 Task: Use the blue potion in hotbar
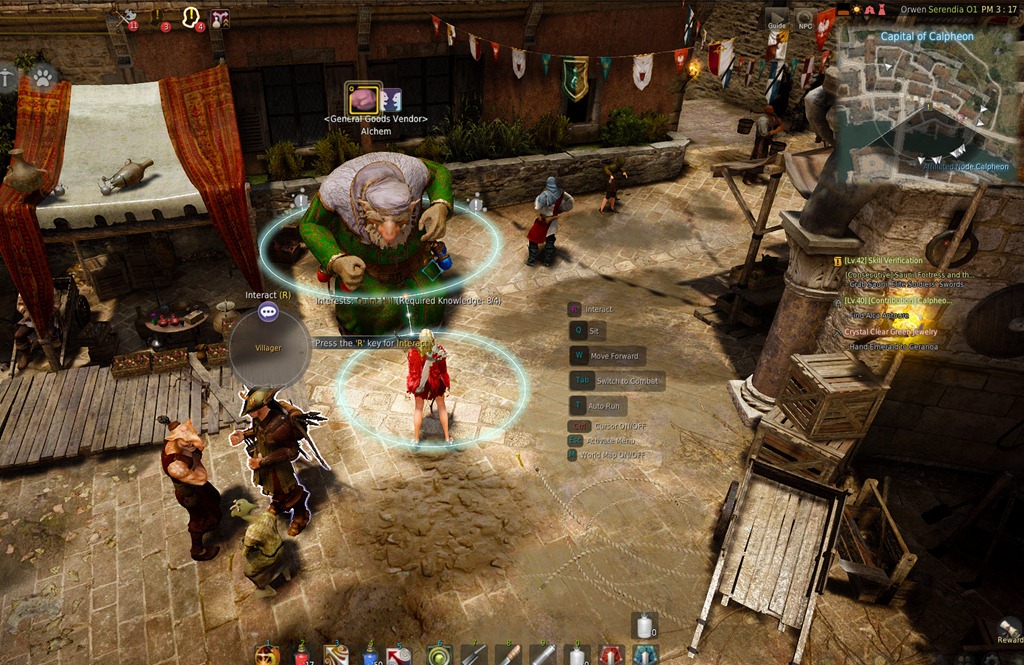(x=370, y=656)
